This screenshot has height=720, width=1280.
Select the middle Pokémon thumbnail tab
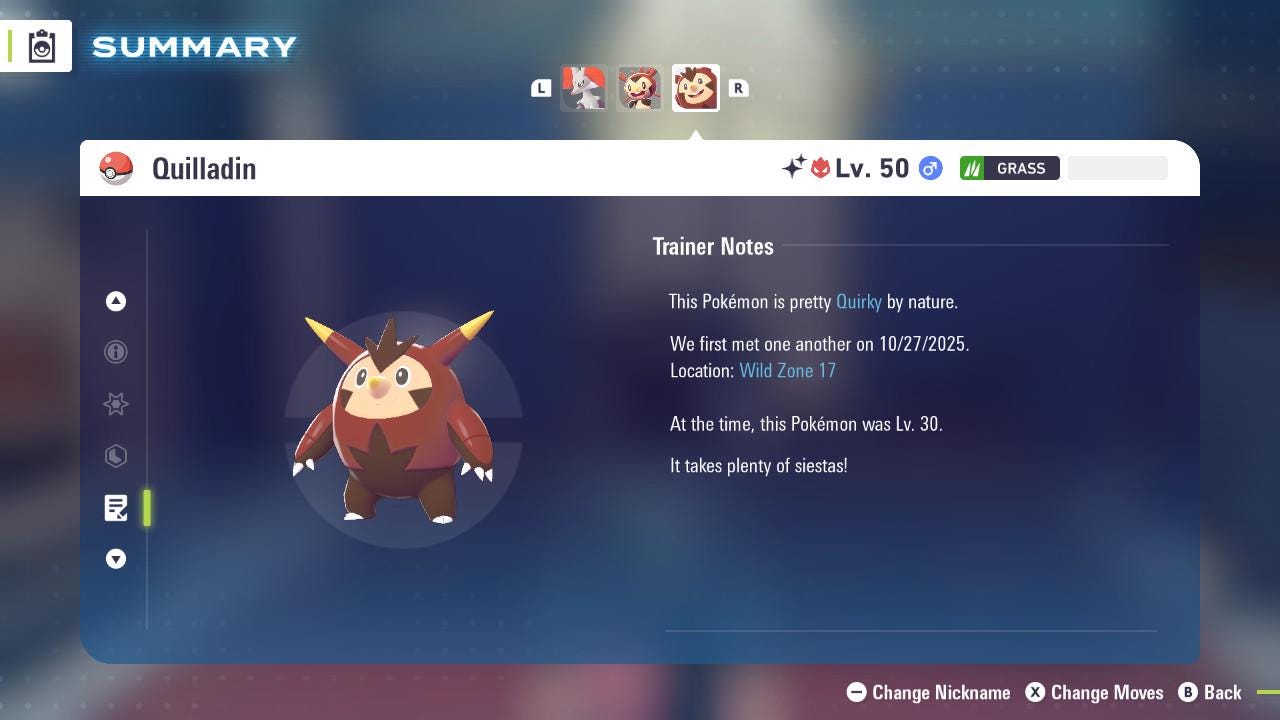click(x=640, y=88)
